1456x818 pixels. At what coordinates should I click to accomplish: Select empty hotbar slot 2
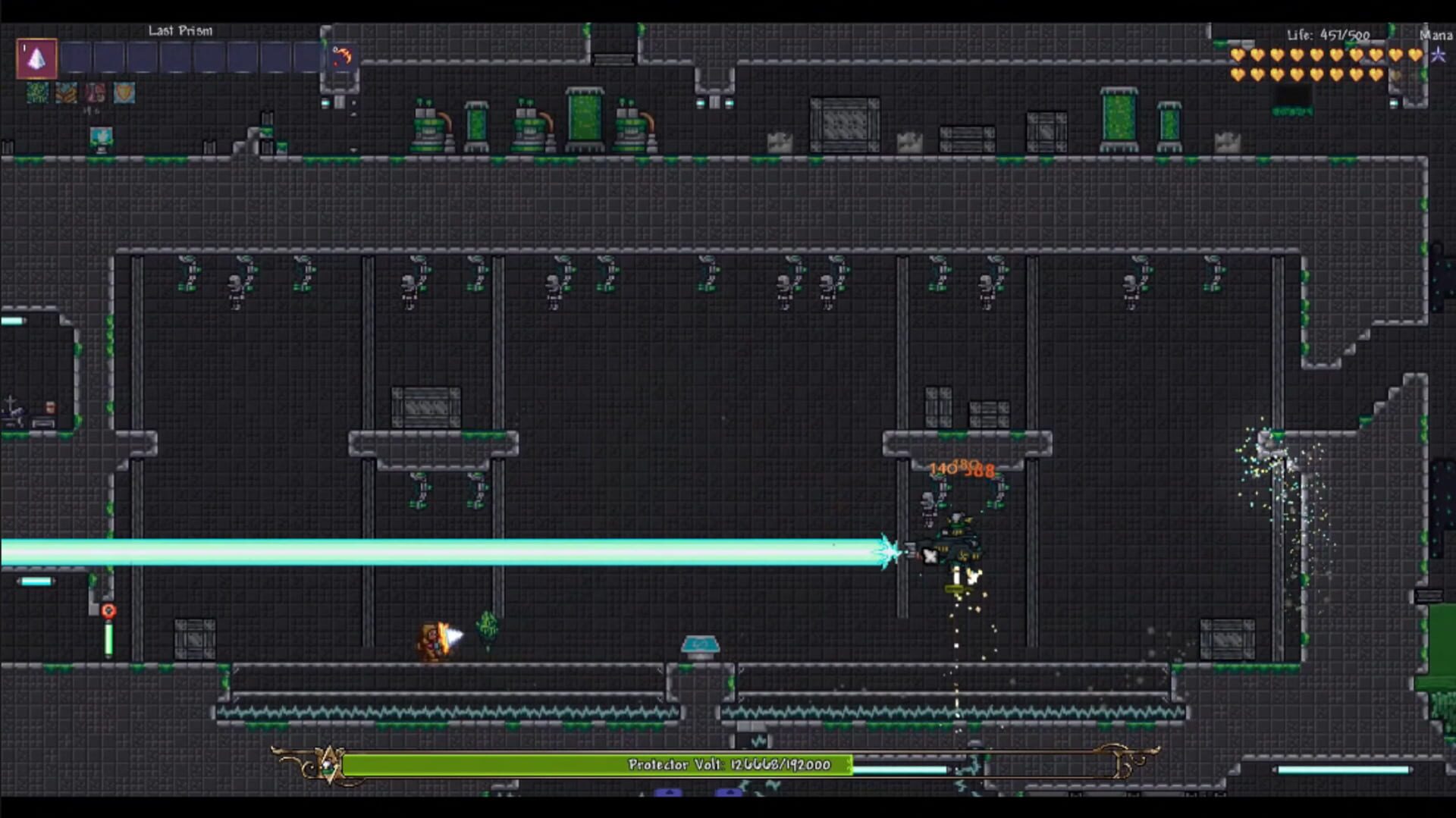tap(72, 58)
